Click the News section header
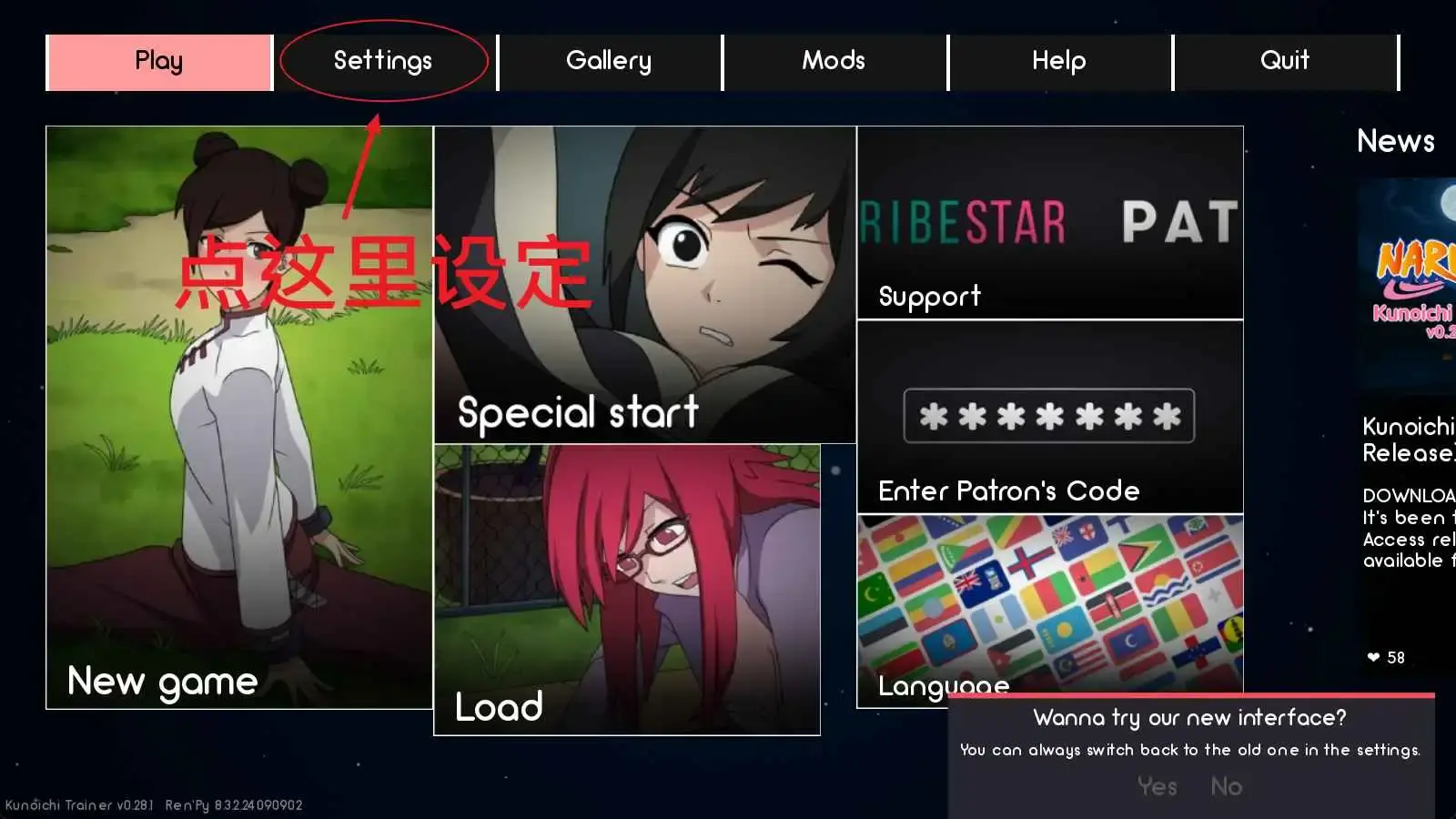1456x819 pixels. (1395, 141)
